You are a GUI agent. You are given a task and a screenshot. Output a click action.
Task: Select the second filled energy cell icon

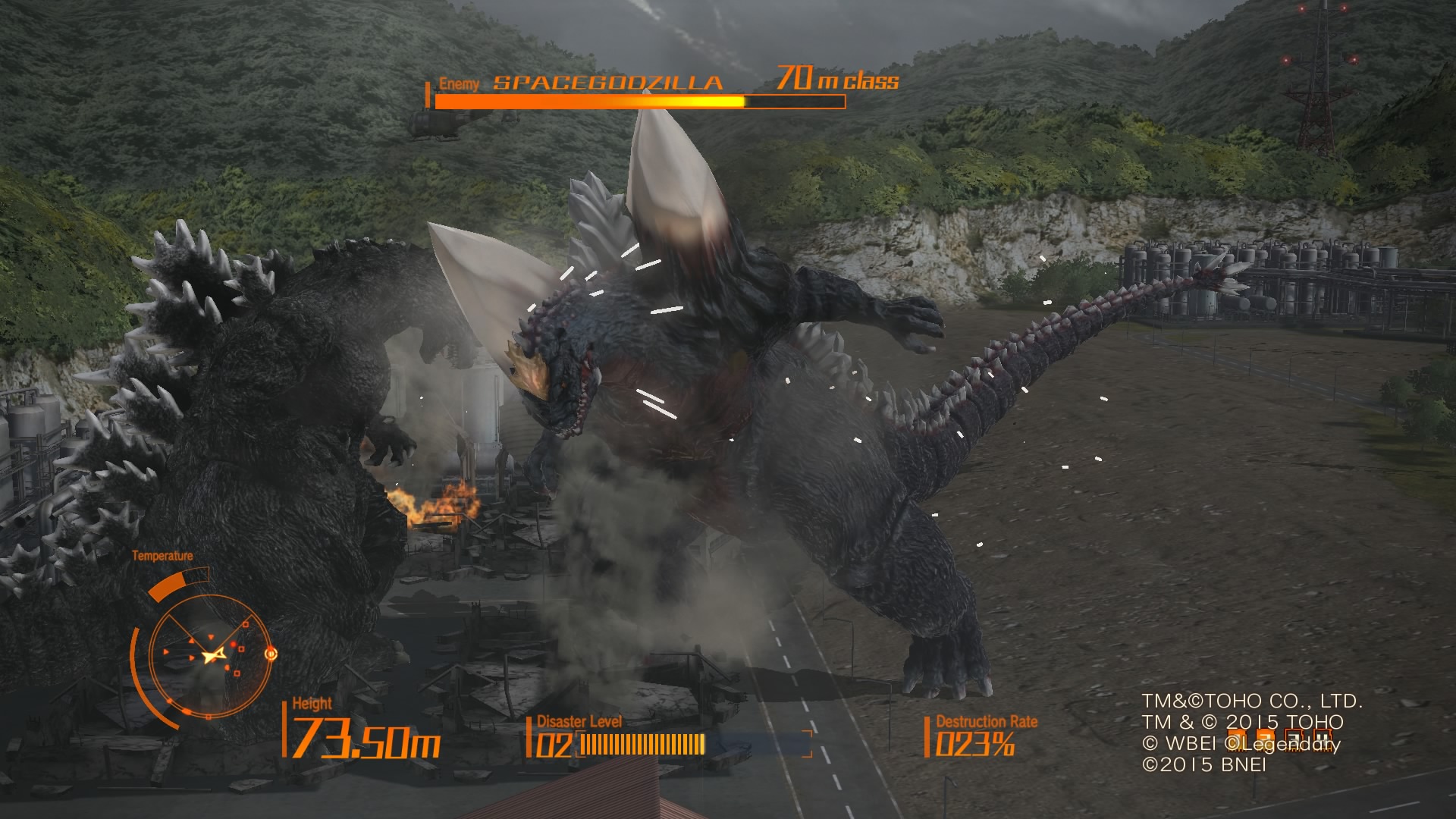(1265, 739)
